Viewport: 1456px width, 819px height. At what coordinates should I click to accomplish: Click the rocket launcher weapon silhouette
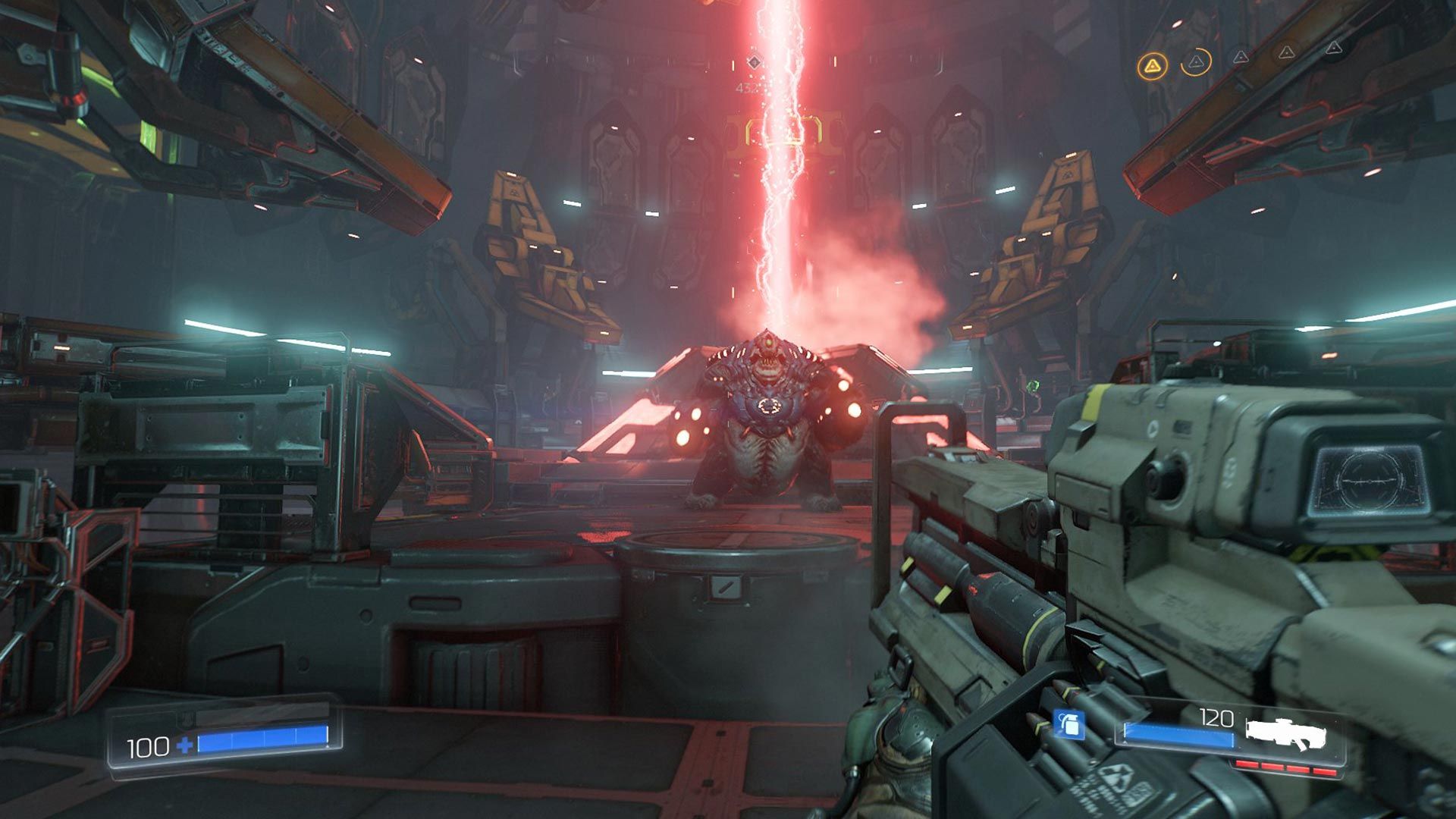coord(1286,733)
